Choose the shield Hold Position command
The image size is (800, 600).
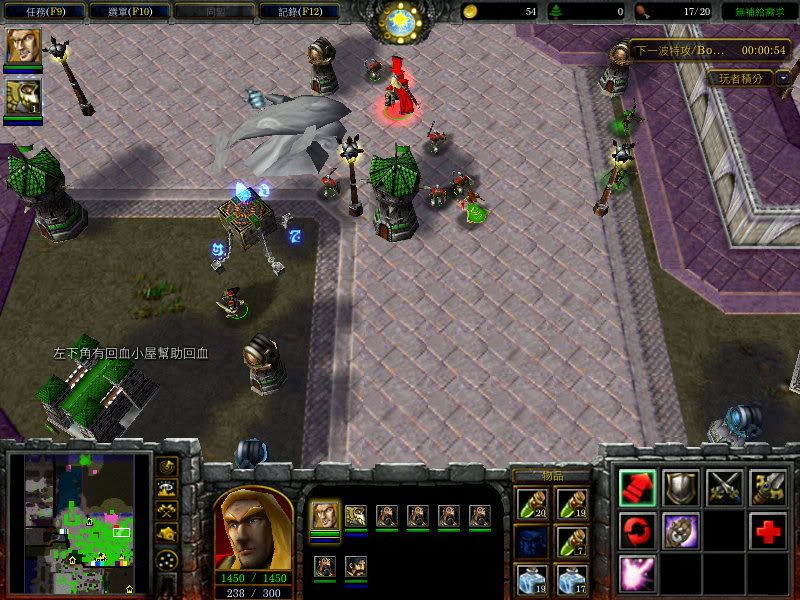681,487
